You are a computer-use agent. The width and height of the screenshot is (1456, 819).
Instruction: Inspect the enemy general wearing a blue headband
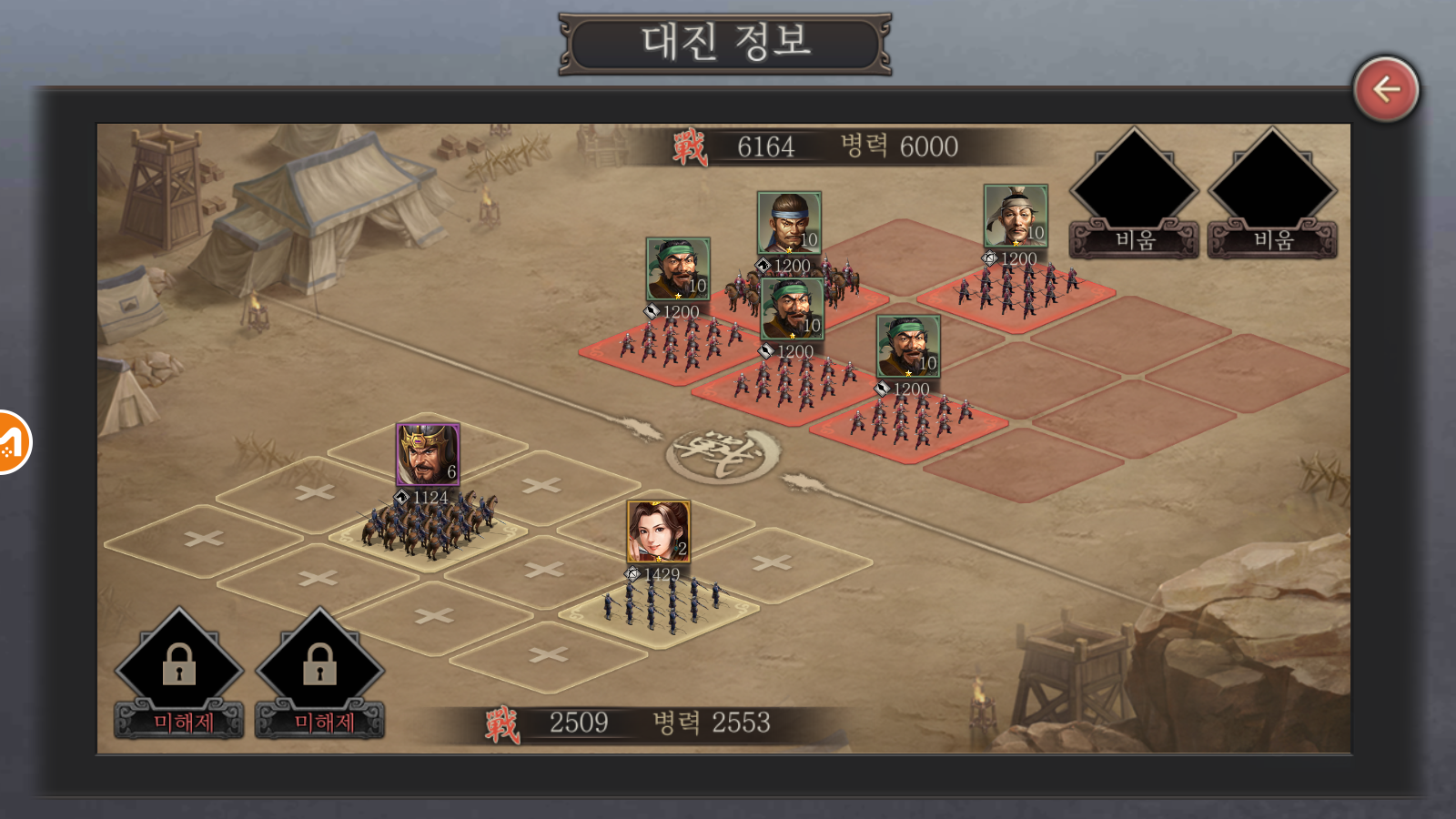[x=789, y=222]
